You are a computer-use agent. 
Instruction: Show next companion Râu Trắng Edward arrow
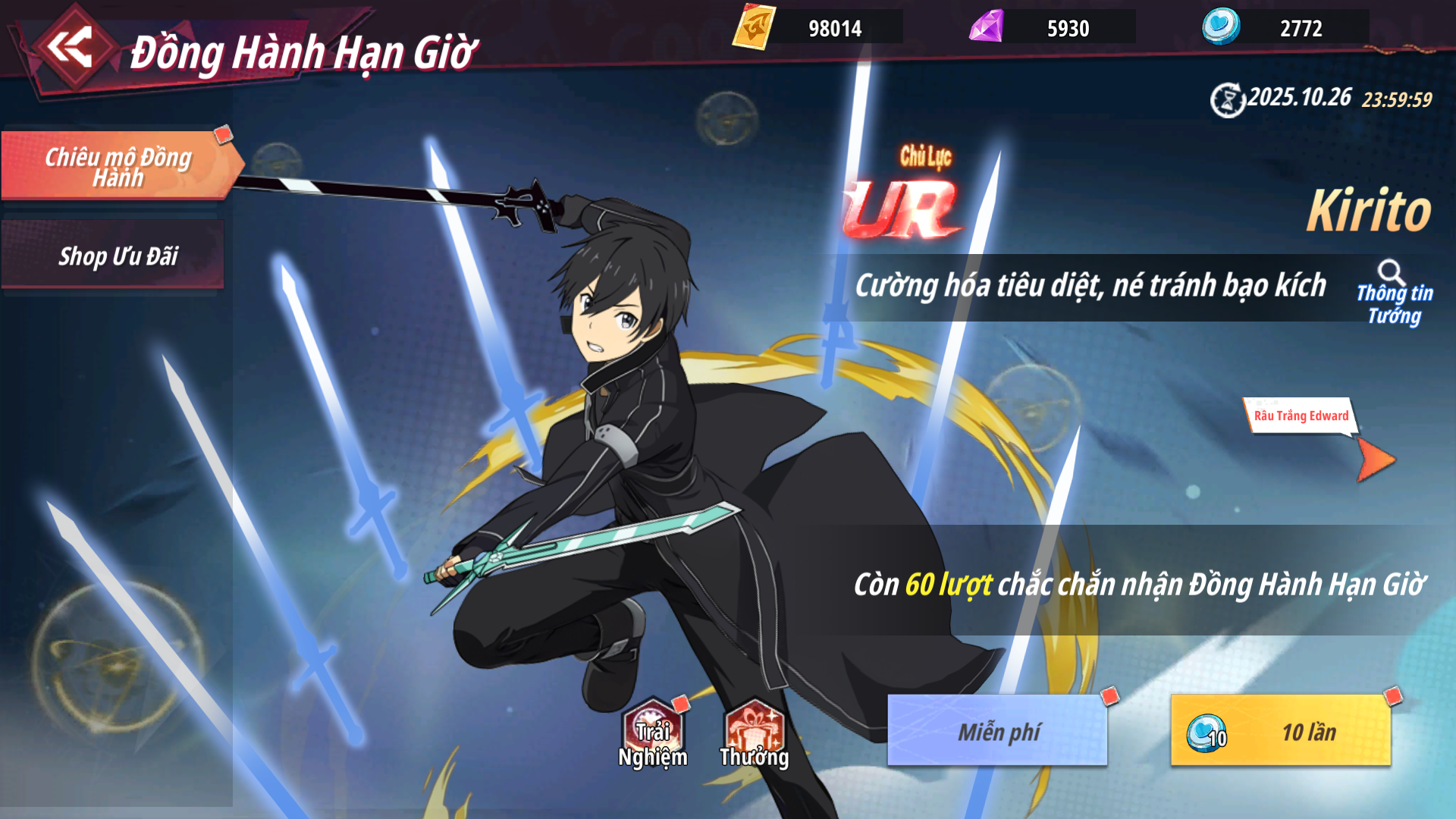pos(1375,460)
